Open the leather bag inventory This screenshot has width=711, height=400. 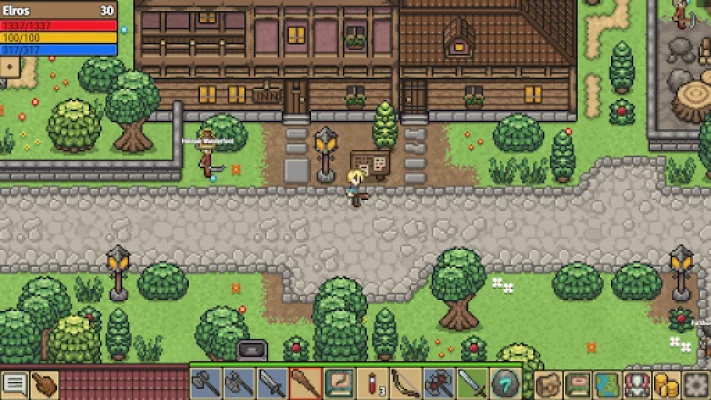point(548,385)
